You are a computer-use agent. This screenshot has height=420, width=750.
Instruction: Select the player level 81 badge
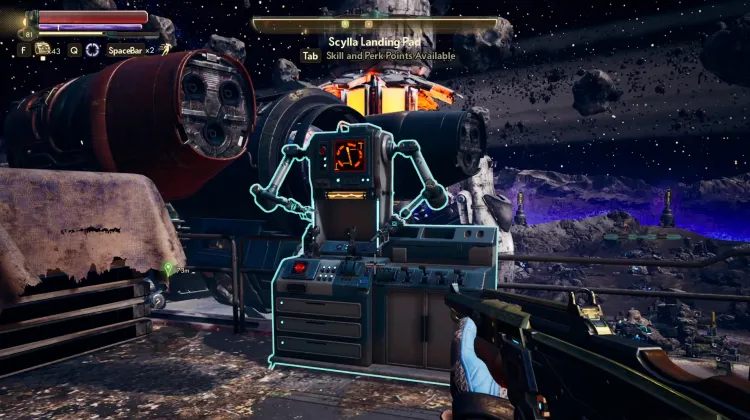tap(31, 33)
